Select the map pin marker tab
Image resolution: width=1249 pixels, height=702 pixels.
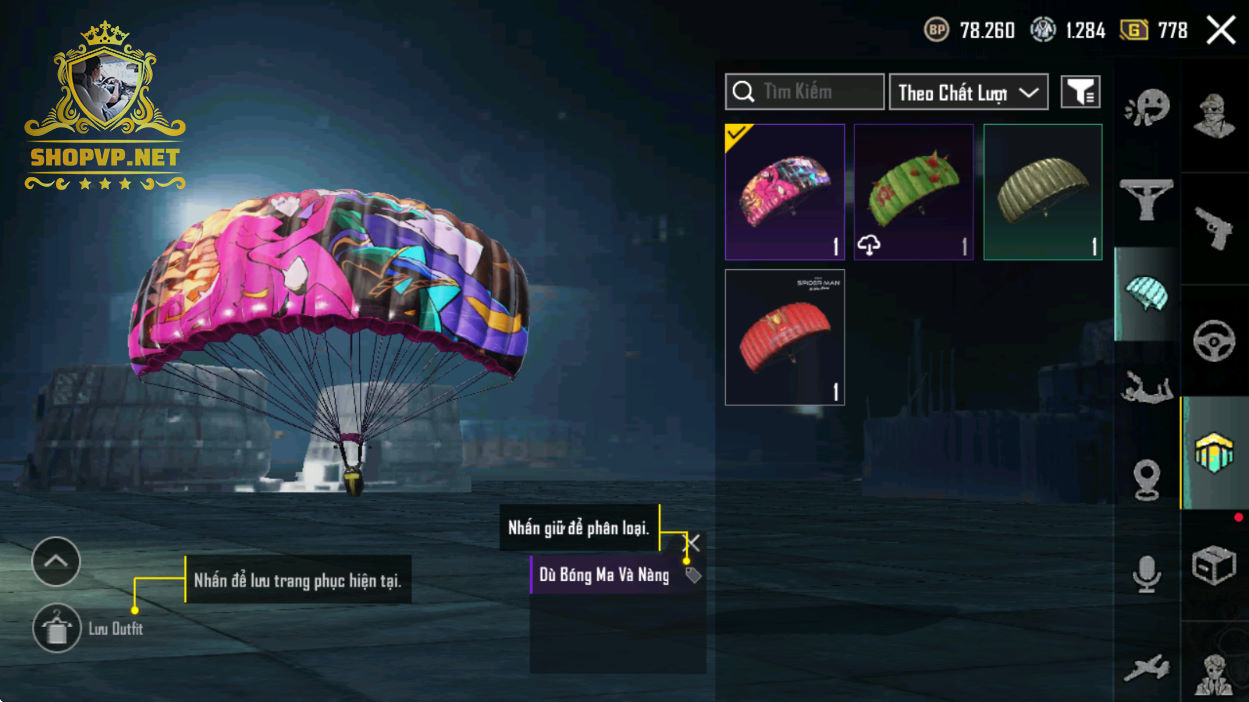(x=1147, y=478)
